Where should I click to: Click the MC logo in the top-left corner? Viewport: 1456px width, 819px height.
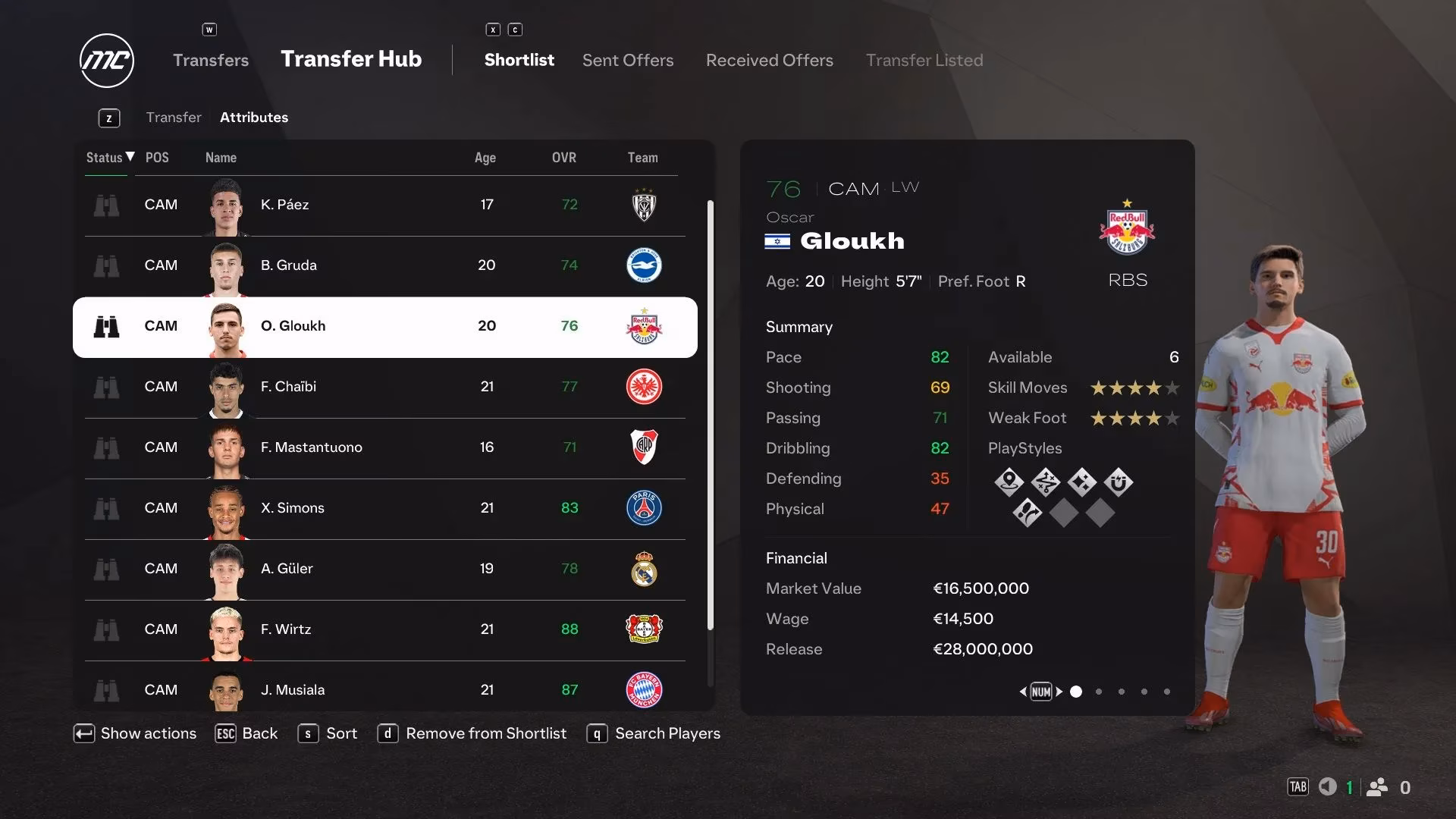tap(106, 61)
